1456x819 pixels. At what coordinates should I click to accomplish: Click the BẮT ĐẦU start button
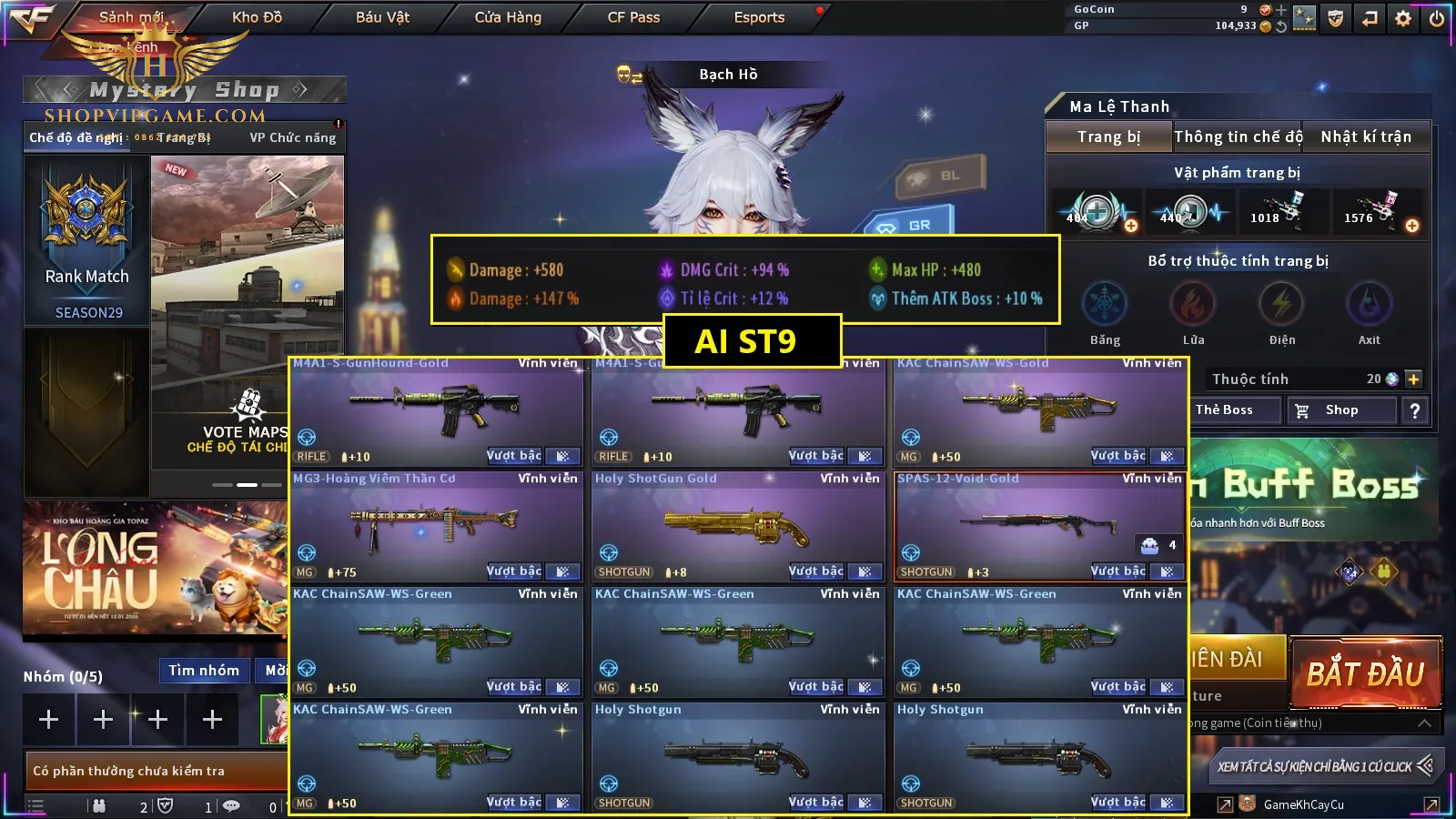pyautogui.click(x=1365, y=673)
